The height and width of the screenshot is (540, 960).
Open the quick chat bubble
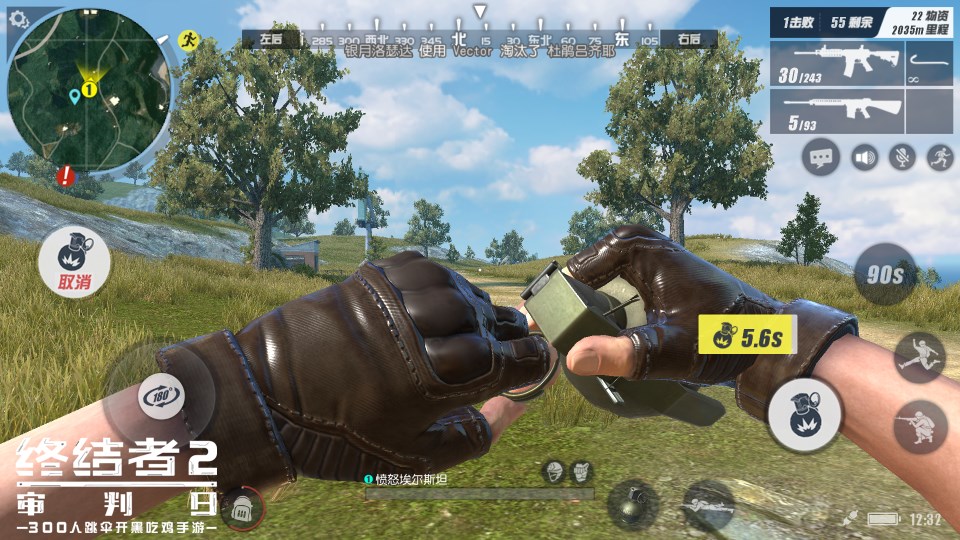(x=822, y=157)
